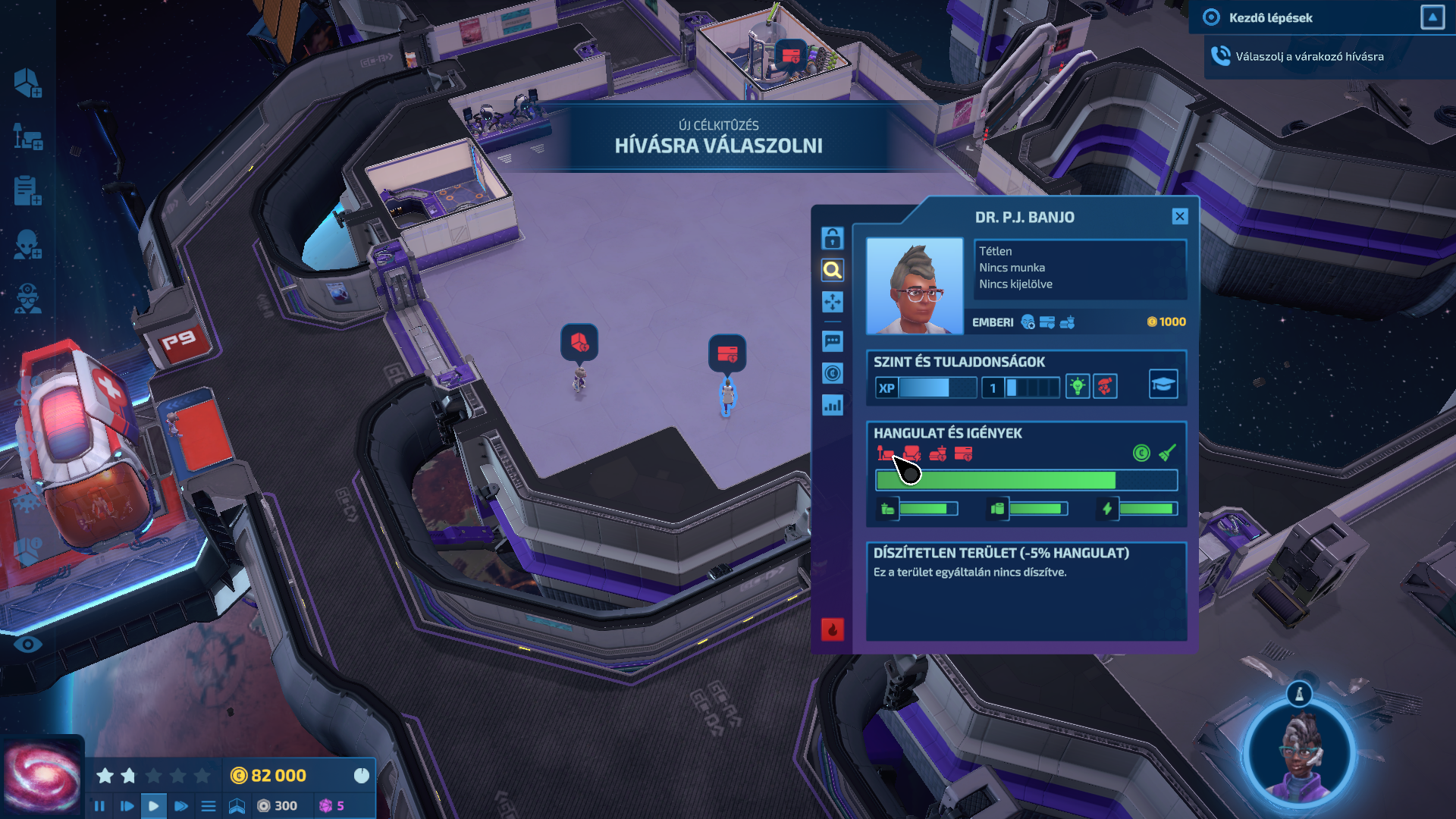Image resolution: width=1456 pixels, height=819 pixels.
Task: Fire the staff member with flame button
Action: [832, 629]
